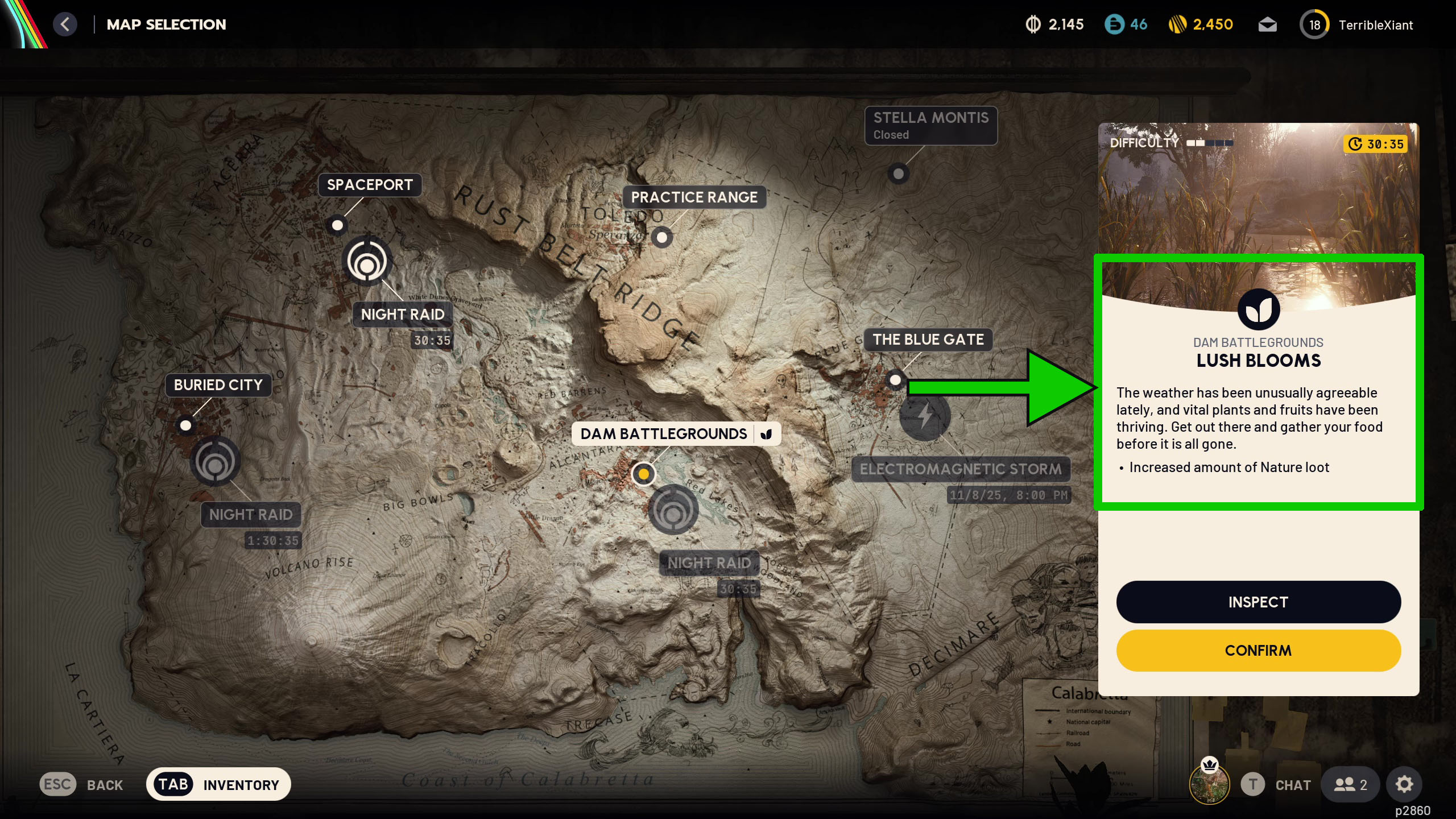1456x819 pixels.
Task: Pick The Blue Gate map label
Action: pyautogui.click(x=928, y=340)
